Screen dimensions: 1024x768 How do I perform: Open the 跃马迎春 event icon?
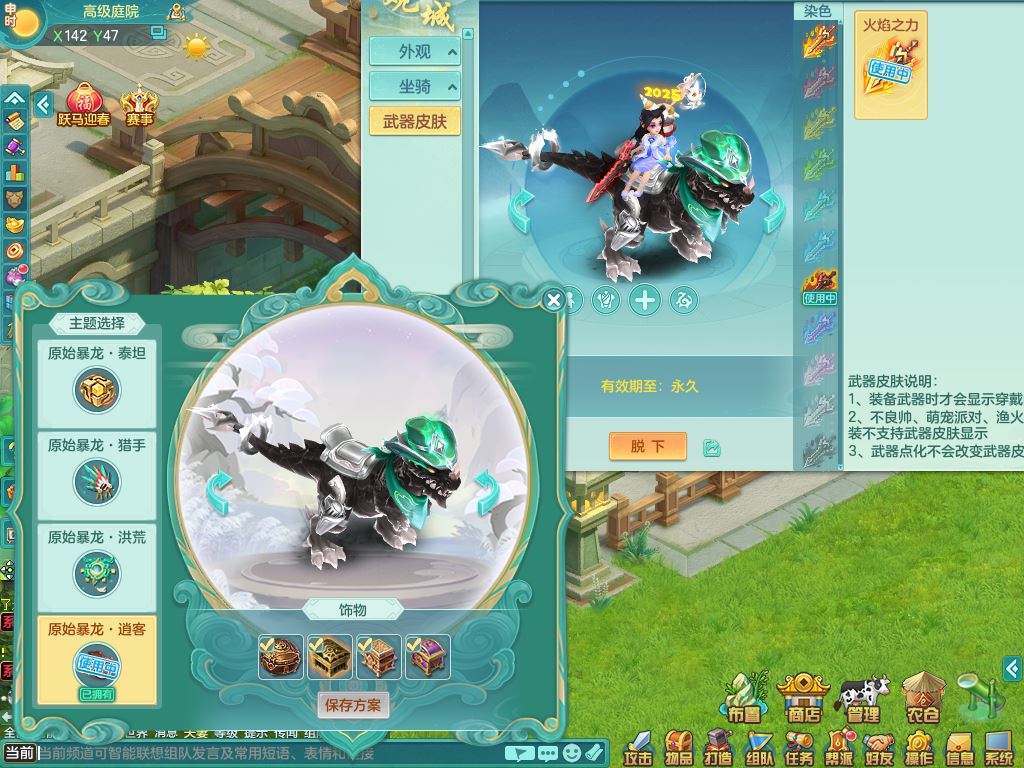coord(84,108)
